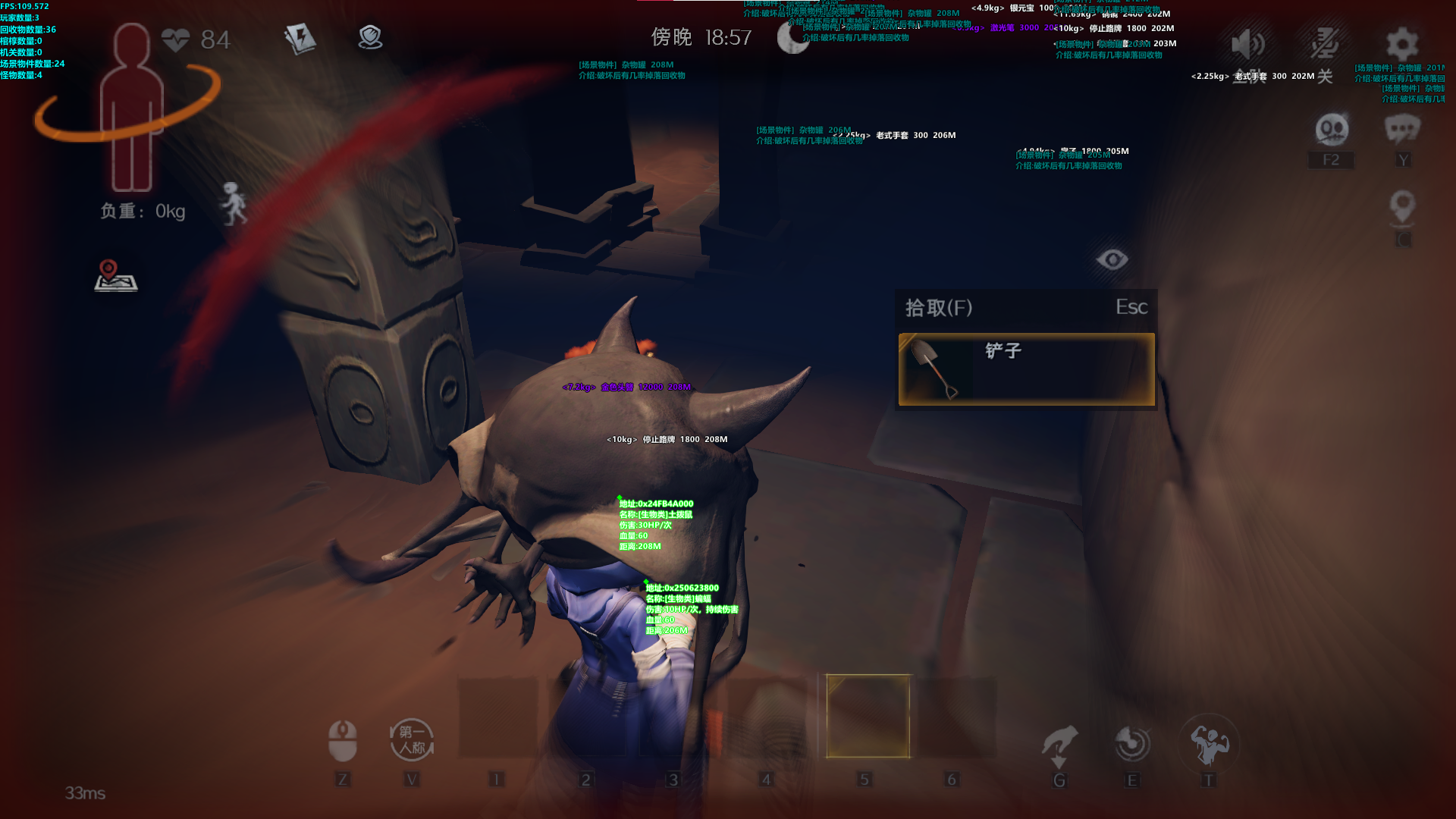This screenshot has width=1456, height=819.
Task: Open the gear settings menu
Action: click(x=1401, y=45)
